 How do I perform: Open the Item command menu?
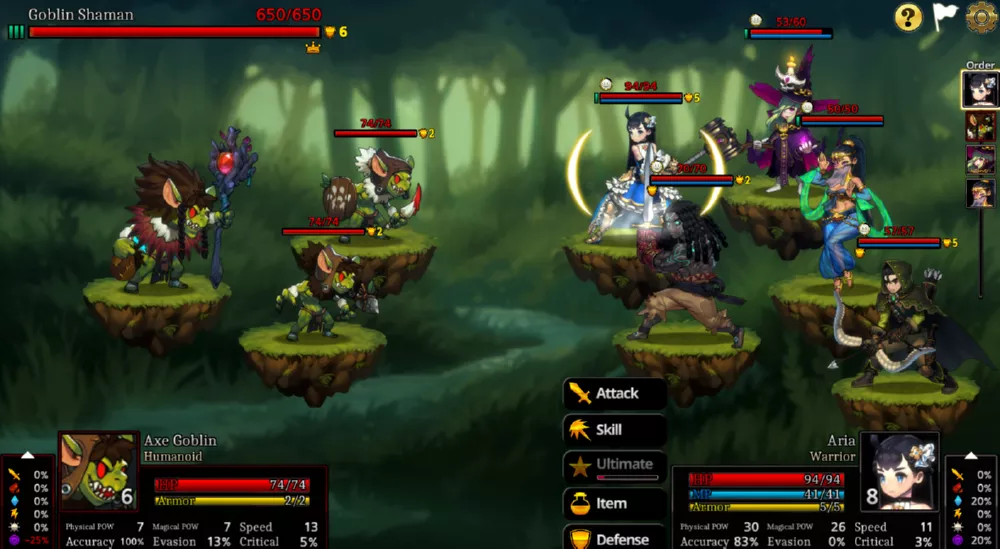[x=614, y=503]
